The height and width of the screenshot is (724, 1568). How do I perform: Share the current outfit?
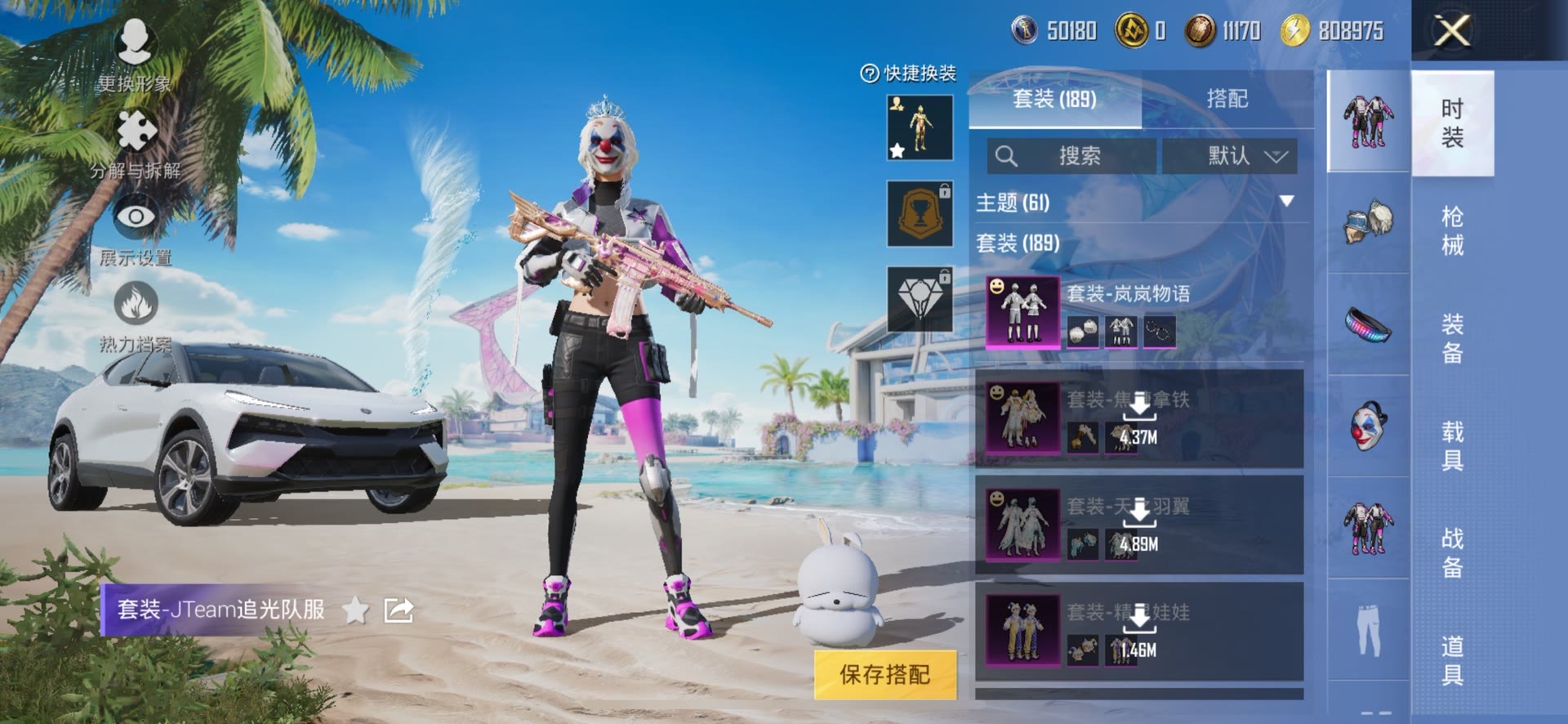[x=399, y=610]
